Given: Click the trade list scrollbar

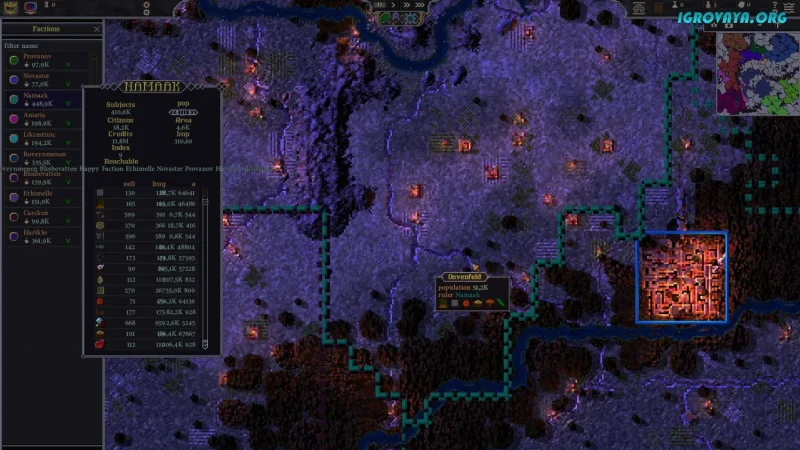Looking at the screenshot, I should (x=205, y=270).
